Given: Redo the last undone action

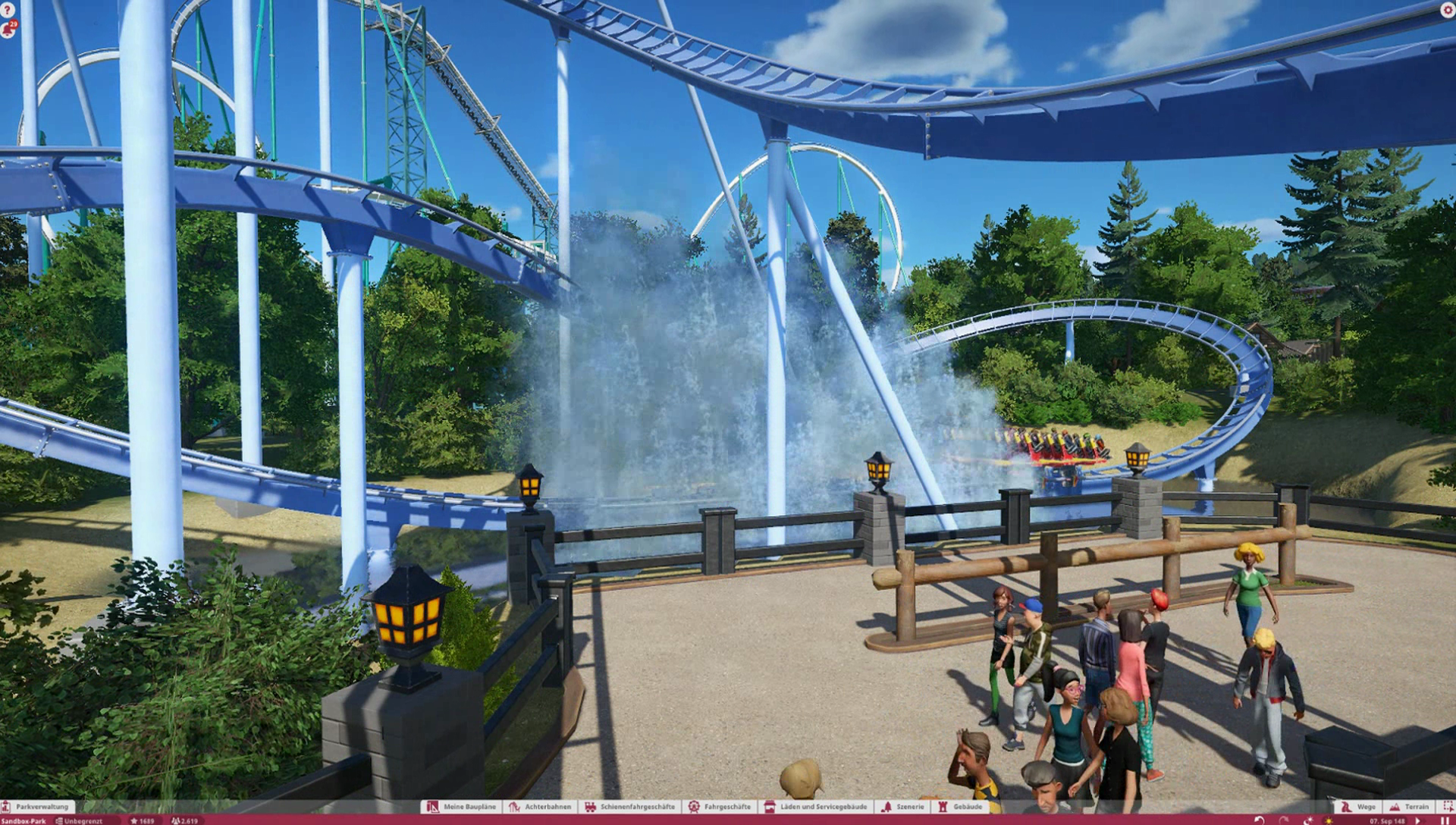Looking at the screenshot, I should tap(1284, 820).
